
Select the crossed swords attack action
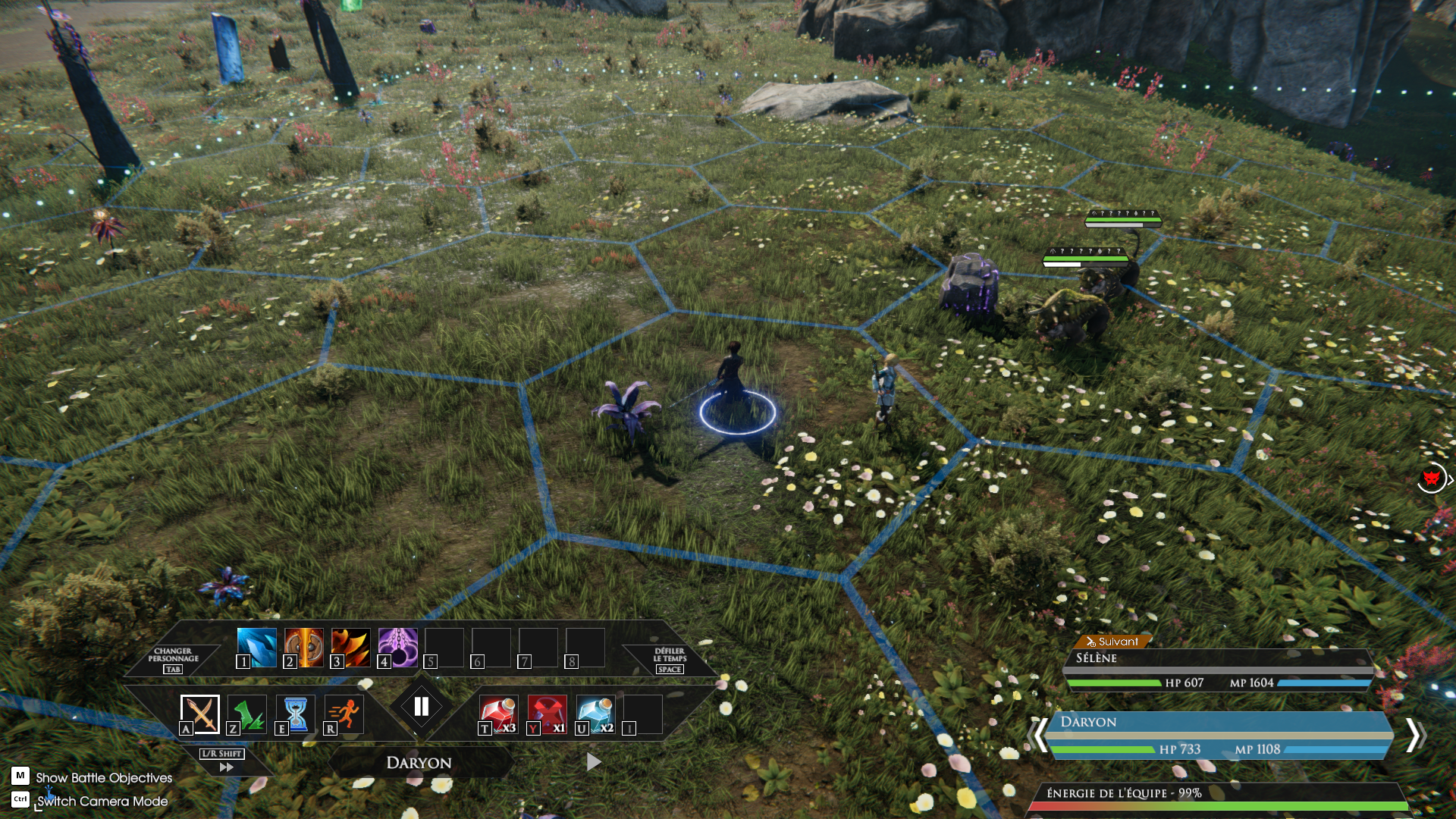point(200,714)
